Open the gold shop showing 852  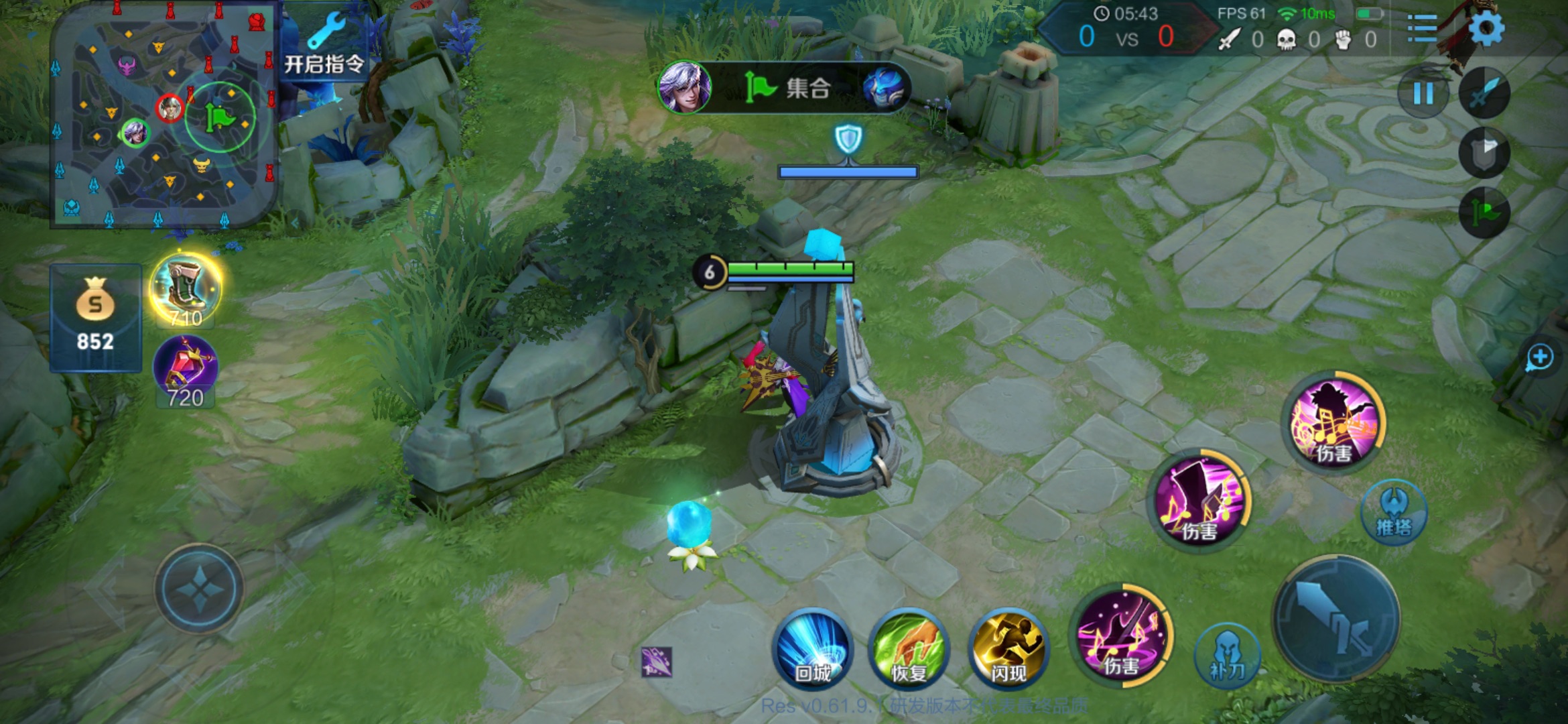95,318
